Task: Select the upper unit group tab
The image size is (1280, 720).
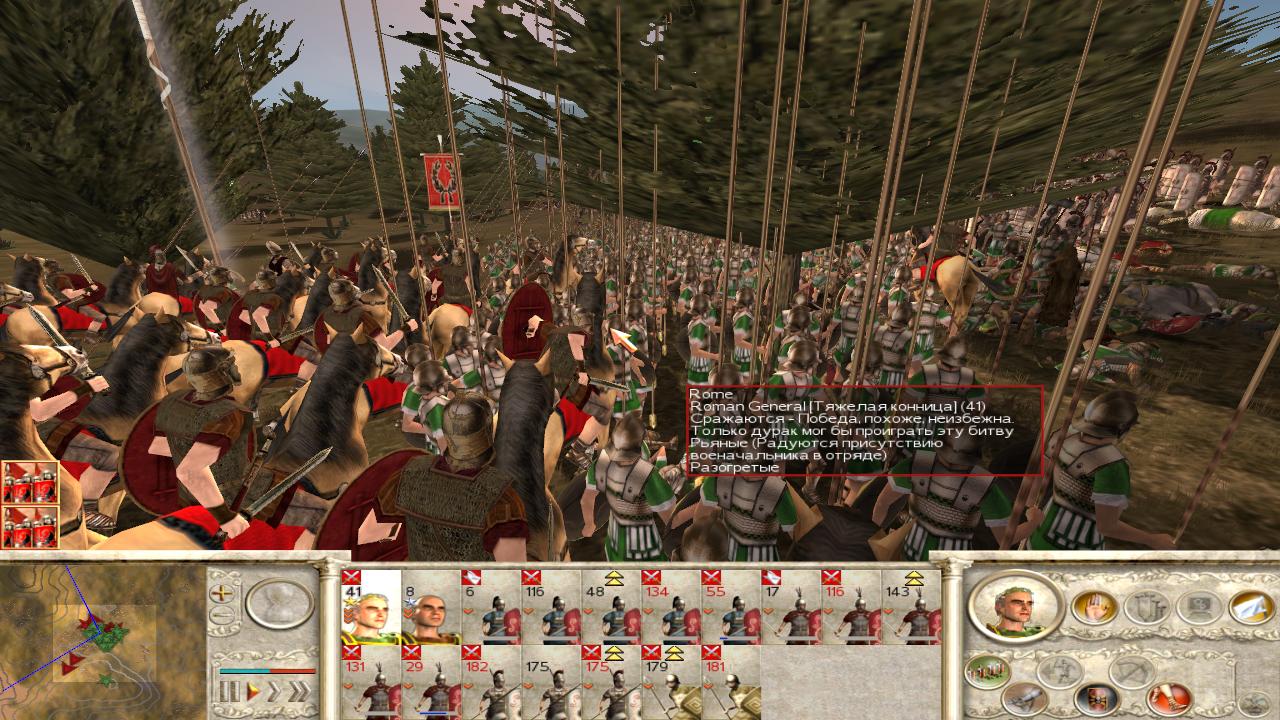Action: click(30, 482)
